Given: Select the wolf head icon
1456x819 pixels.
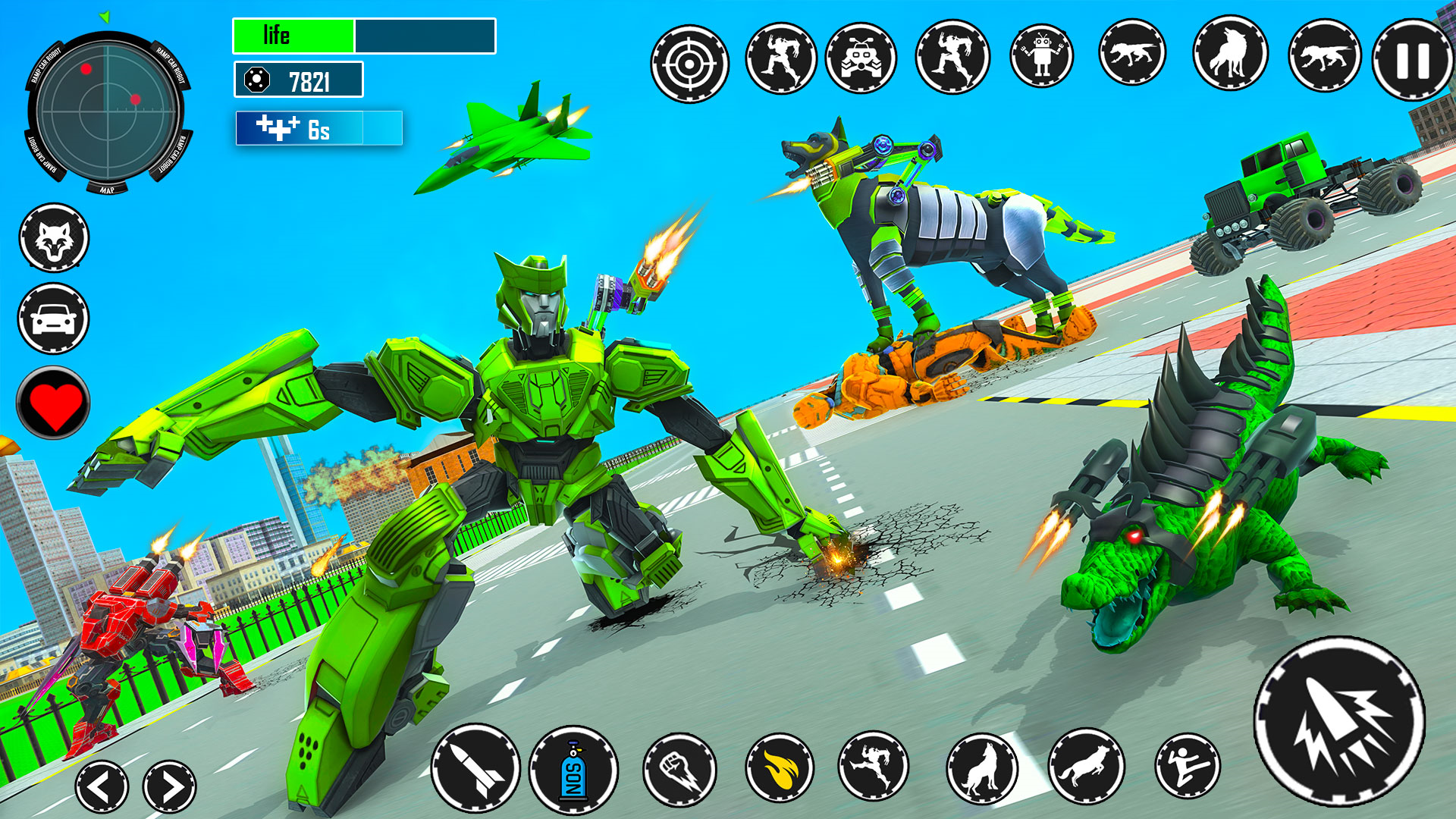Looking at the screenshot, I should [x=54, y=238].
